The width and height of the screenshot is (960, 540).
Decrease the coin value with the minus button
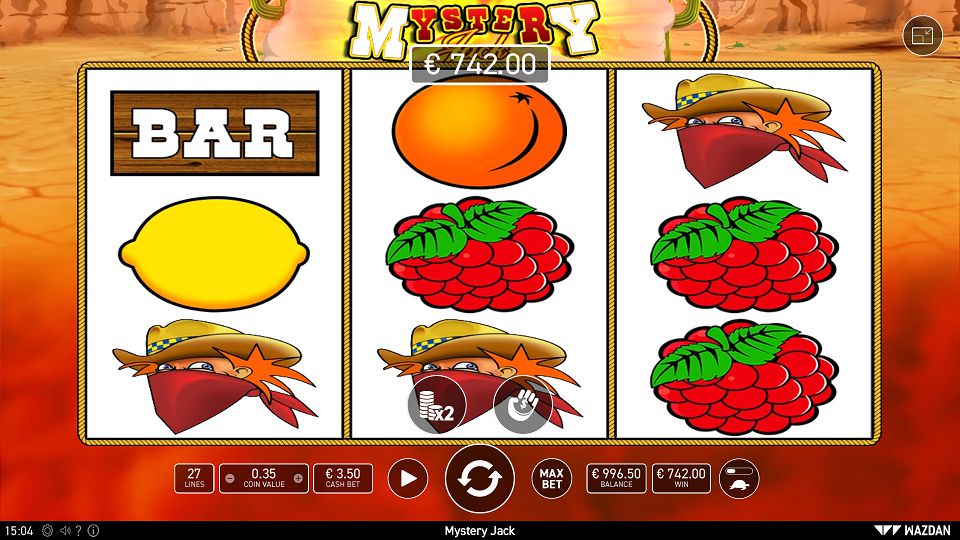pos(231,478)
